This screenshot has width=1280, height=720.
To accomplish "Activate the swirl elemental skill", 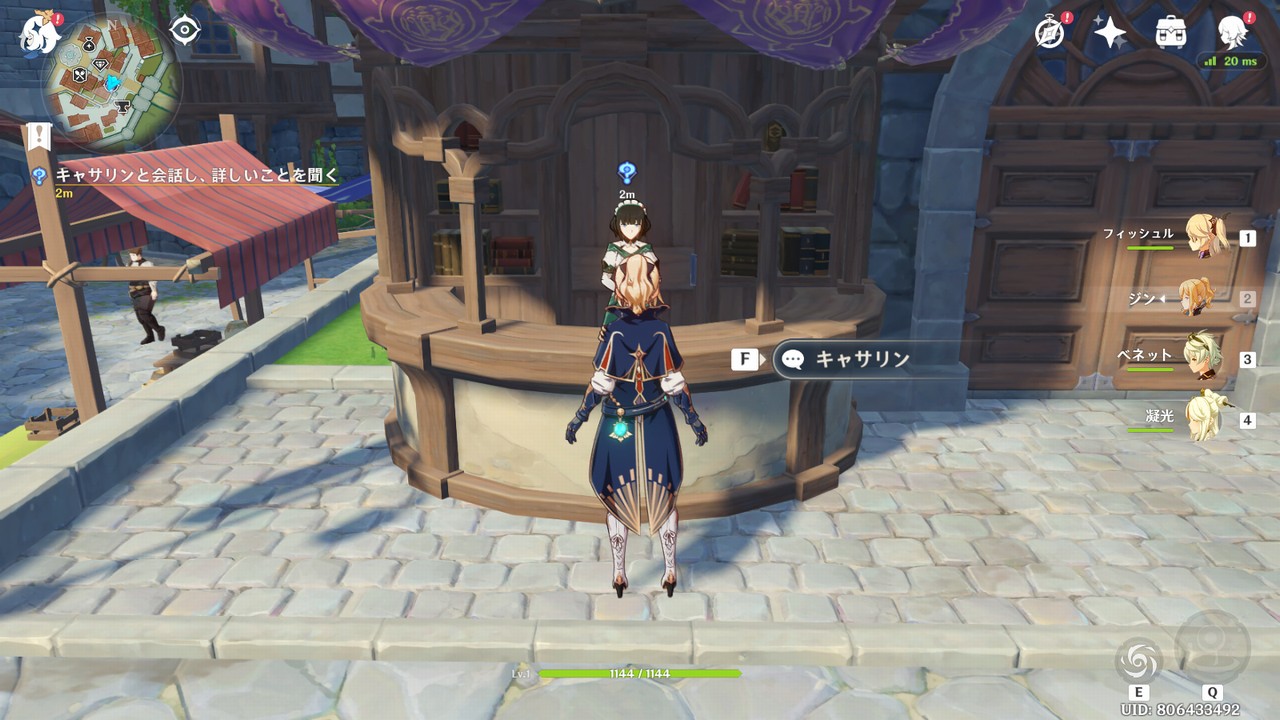I will click(x=1138, y=660).
